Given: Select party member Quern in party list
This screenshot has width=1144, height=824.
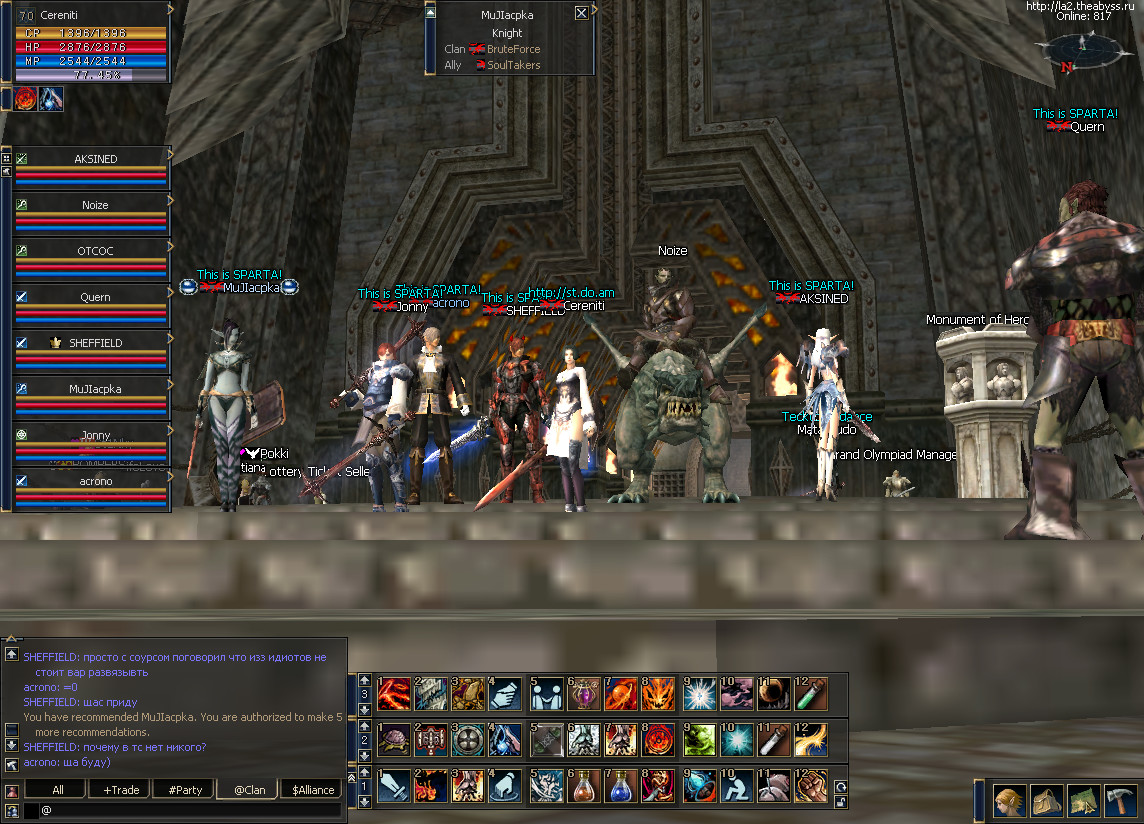Looking at the screenshot, I should click(95, 297).
